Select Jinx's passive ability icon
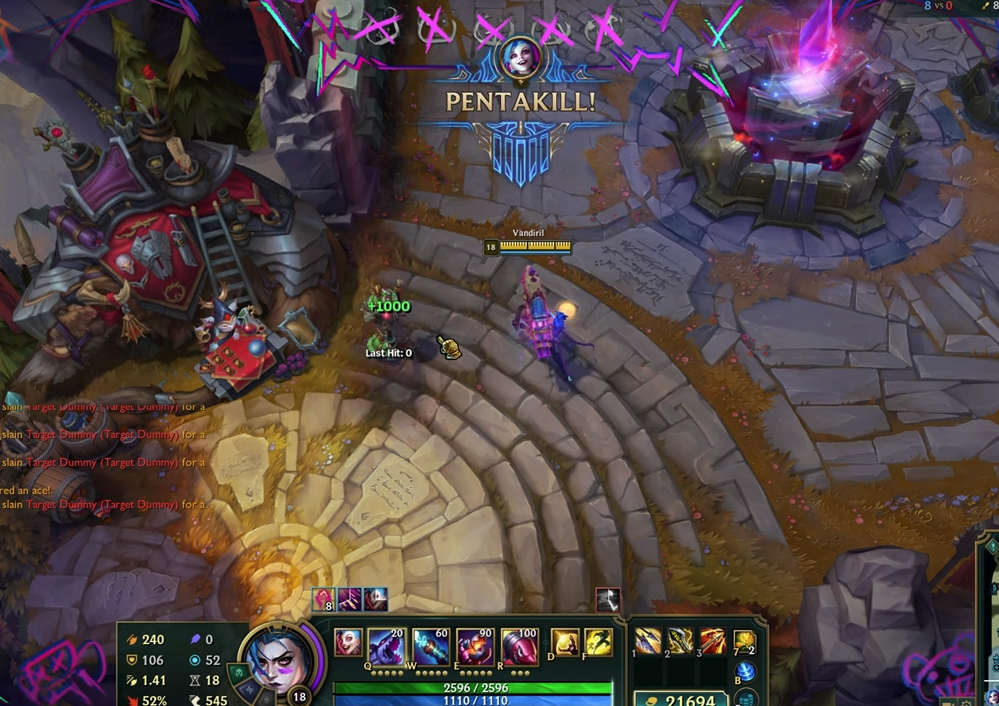 point(348,642)
